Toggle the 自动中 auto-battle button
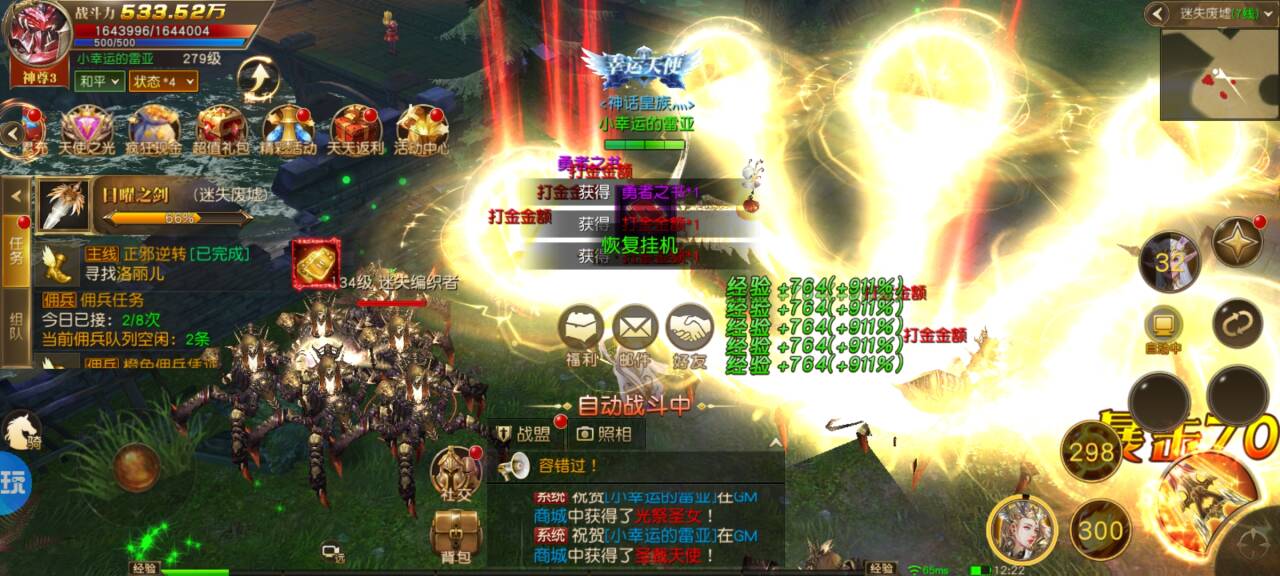Screen dimensions: 1280x576 tap(1163, 327)
